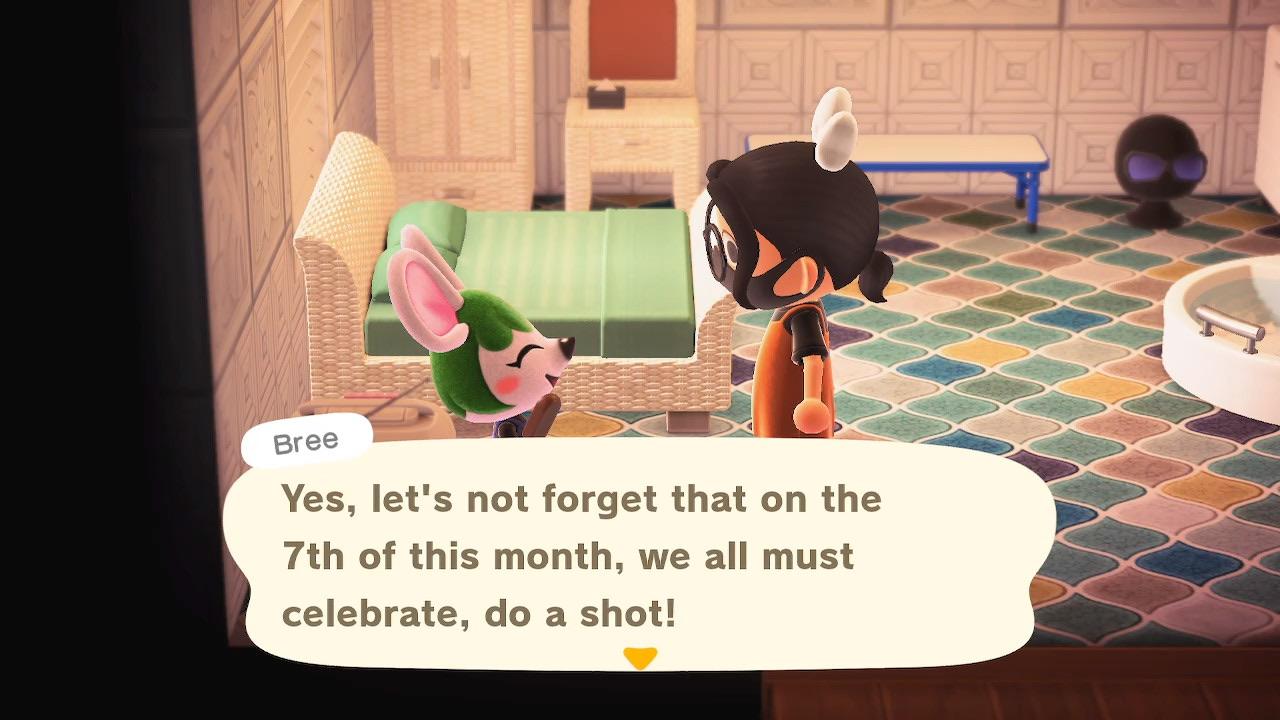Screen dimensions: 1280x720
Task: Click the silver bathtub handle
Action: click(1230, 325)
